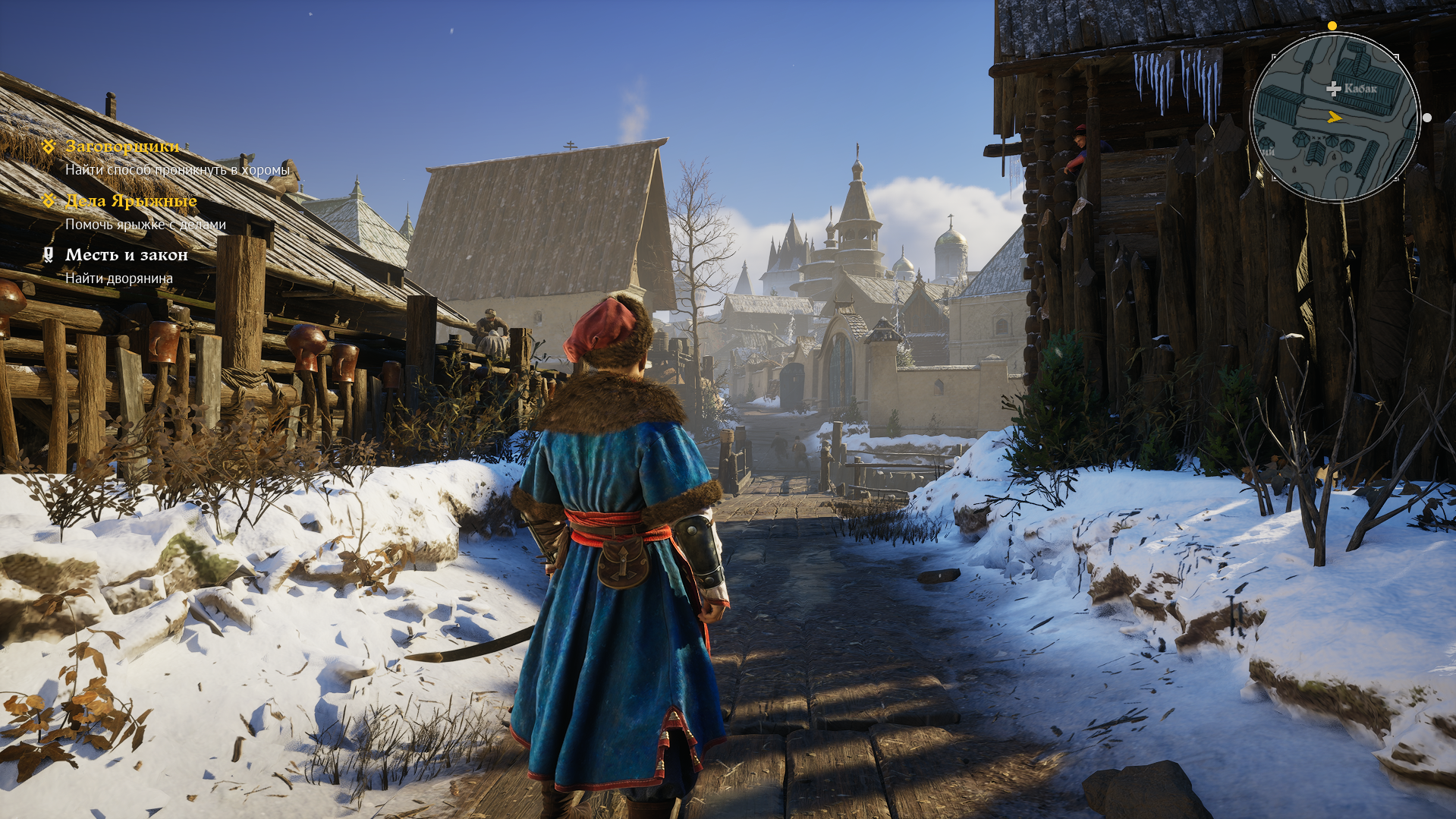This screenshot has width=1456, height=819.
Task: Select the Заговорщики quest tracker entry
Action: 122,146
